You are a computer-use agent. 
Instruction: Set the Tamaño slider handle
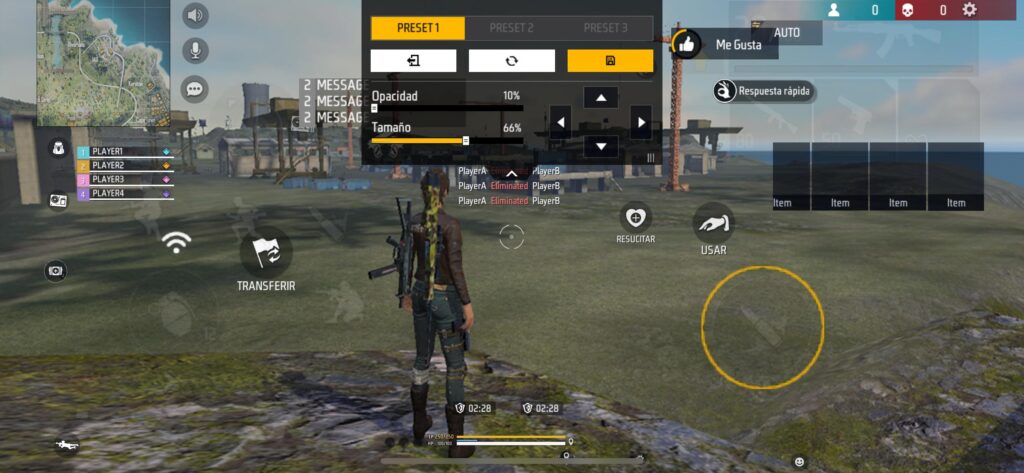click(x=466, y=141)
